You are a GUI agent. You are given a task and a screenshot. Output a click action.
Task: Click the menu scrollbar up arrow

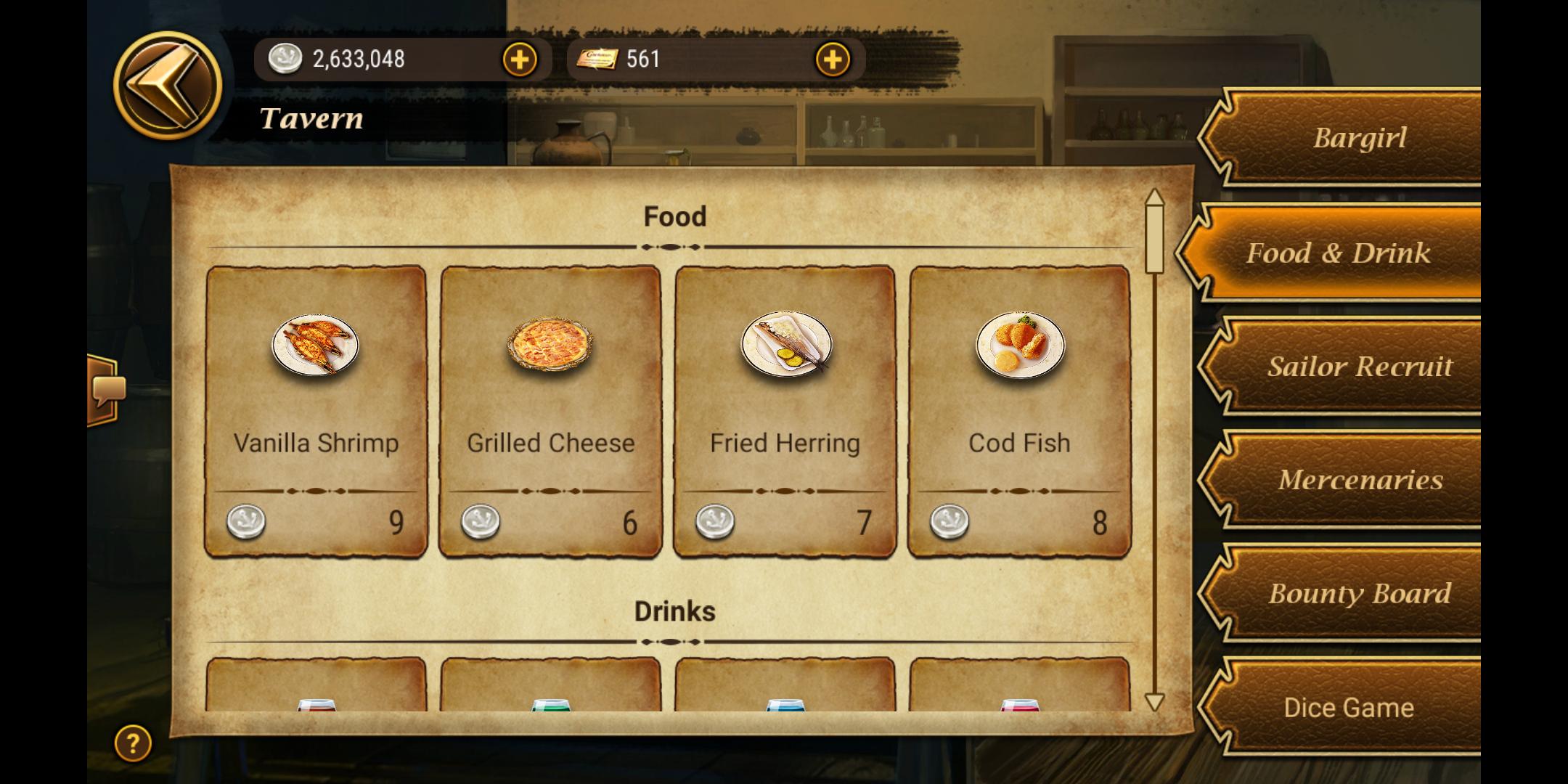[x=1154, y=199]
